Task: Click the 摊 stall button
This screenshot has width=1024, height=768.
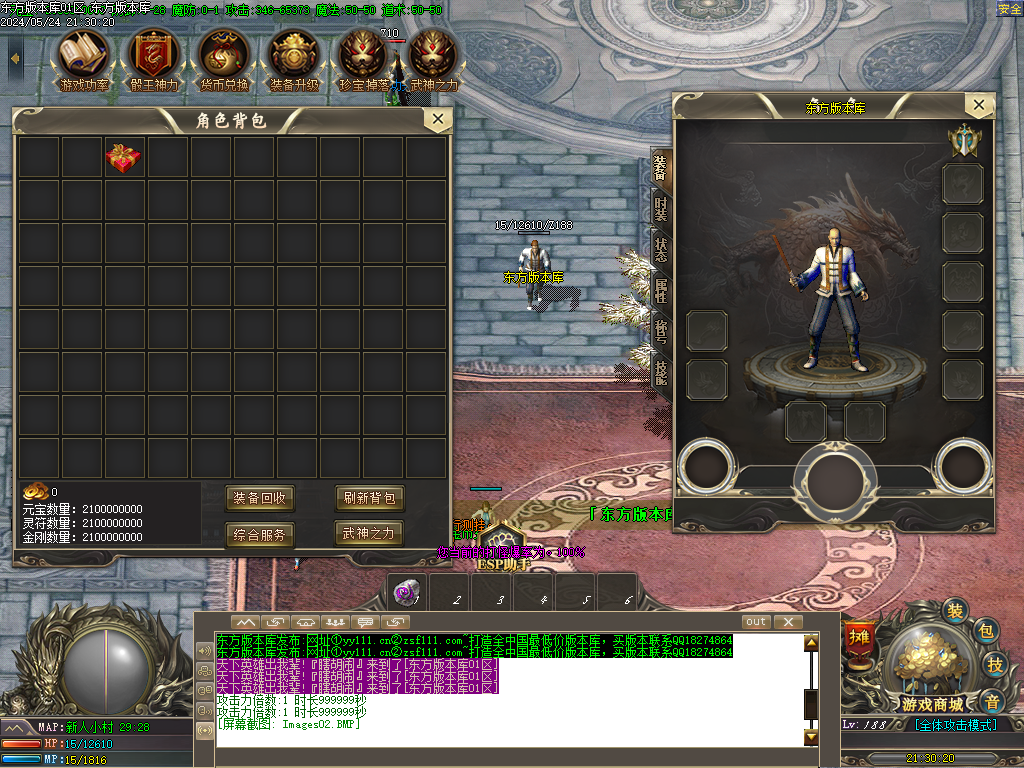Action: [x=859, y=637]
